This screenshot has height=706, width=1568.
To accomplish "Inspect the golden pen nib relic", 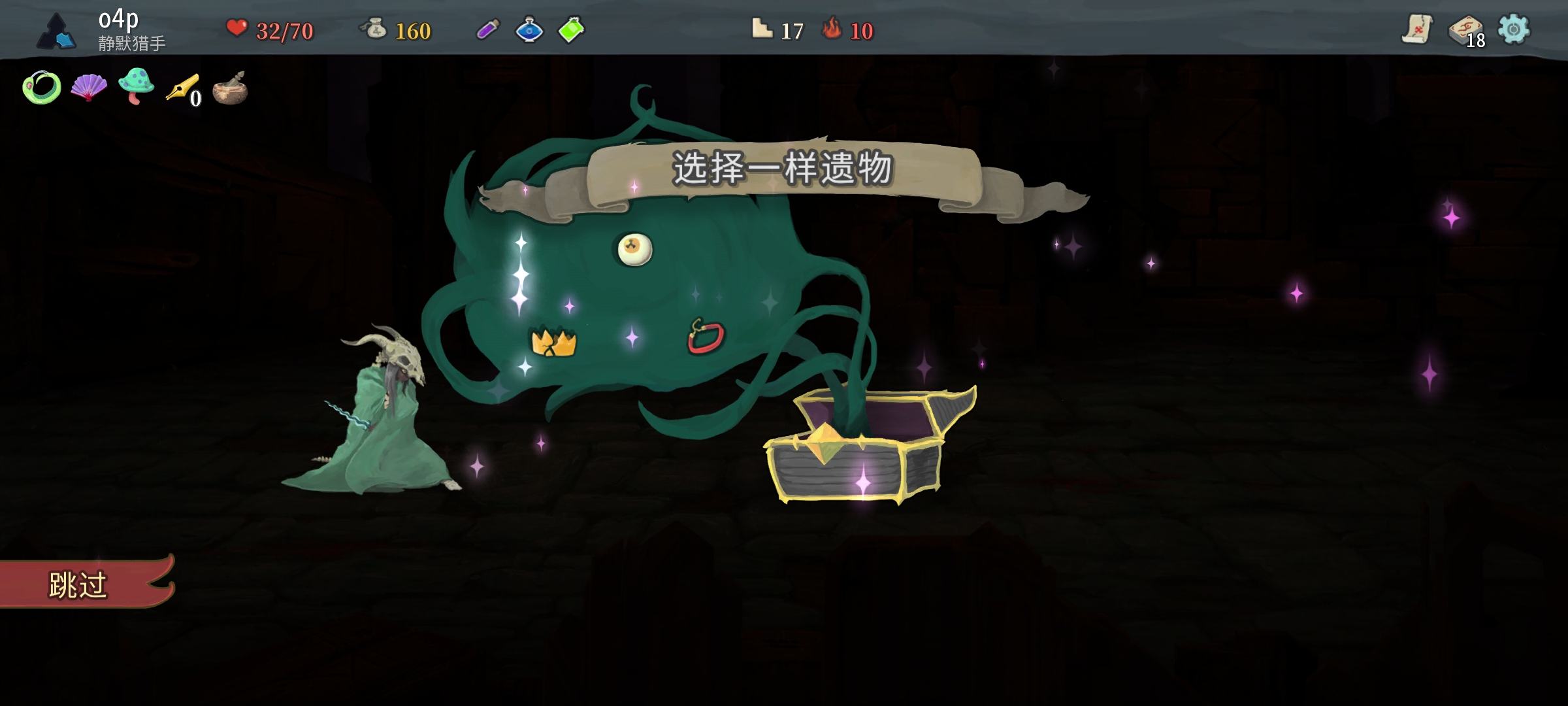I will click(x=182, y=88).
